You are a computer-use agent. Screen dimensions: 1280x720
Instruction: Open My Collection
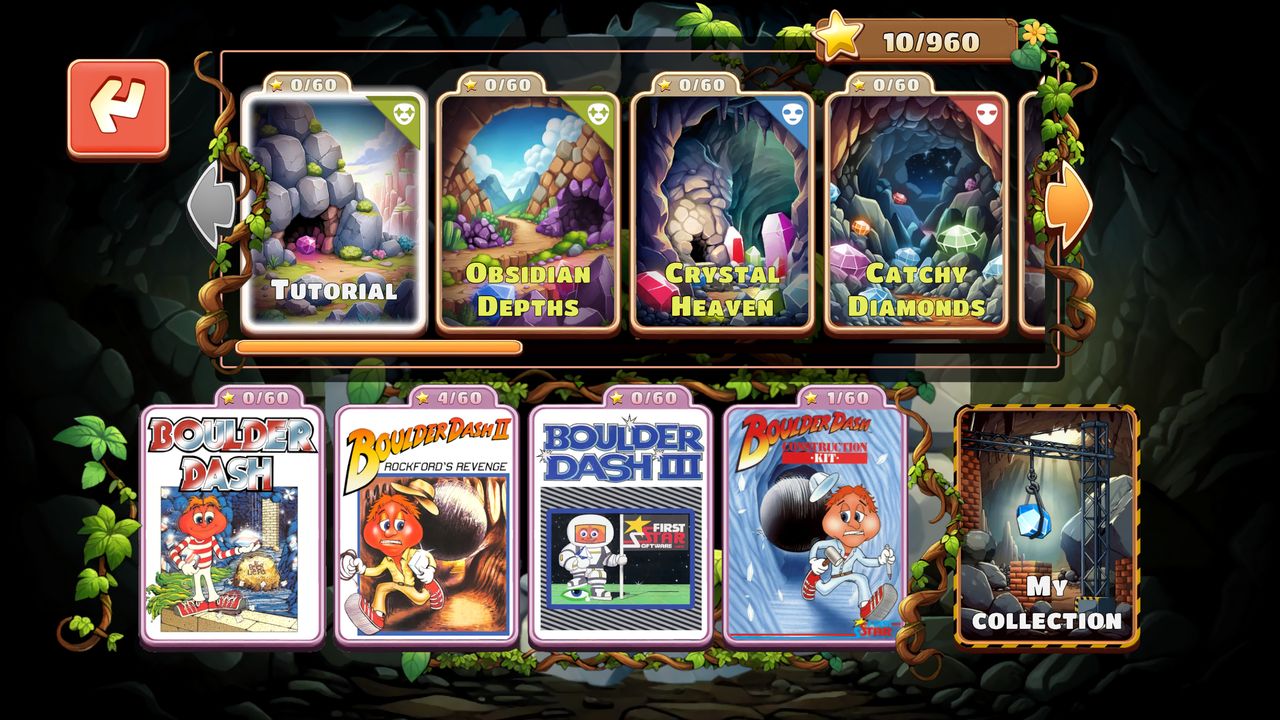pyautogui.click(x=1047, y=525)
